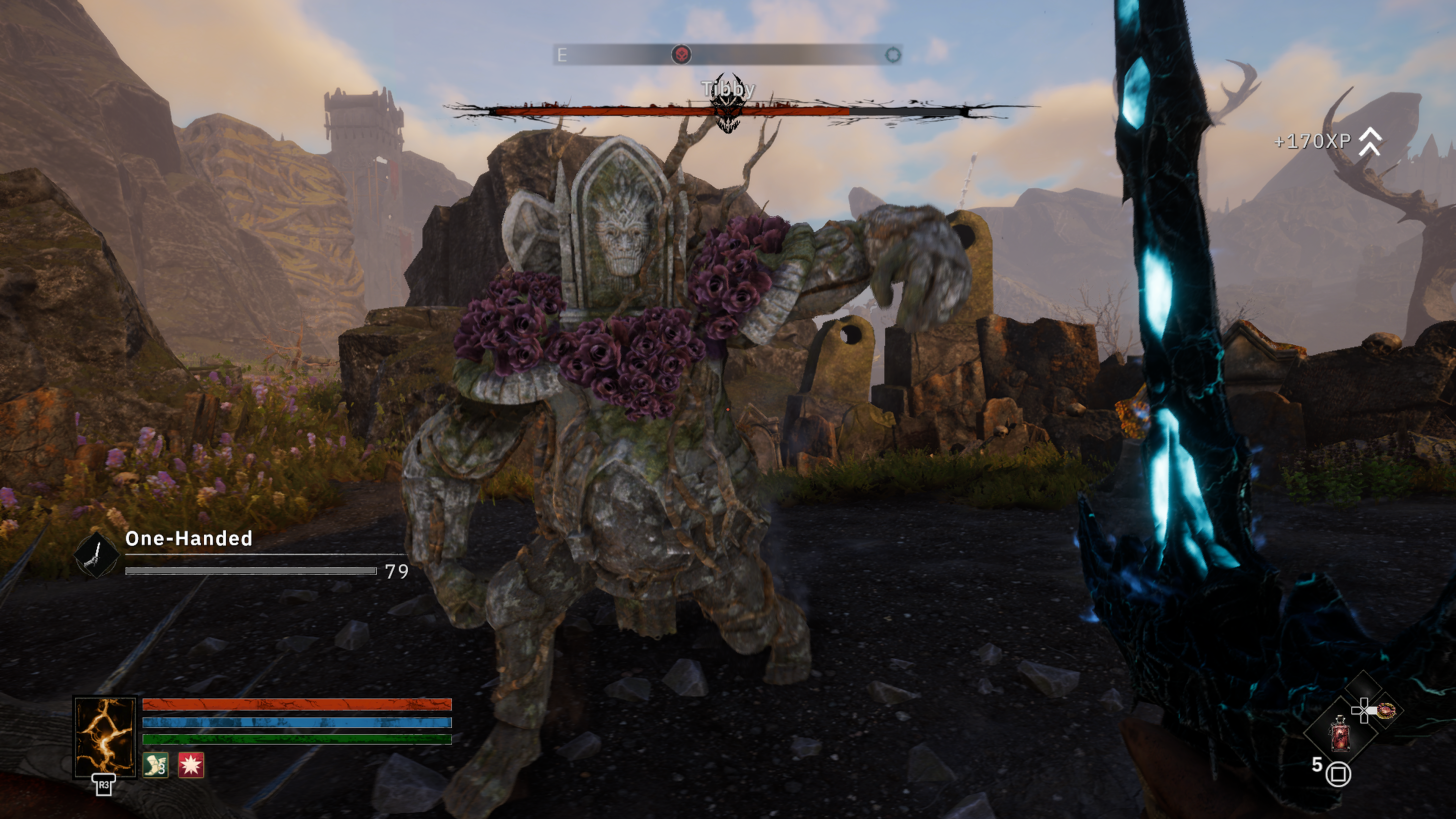Inspect the red starburst status effect

coord(191,765)
